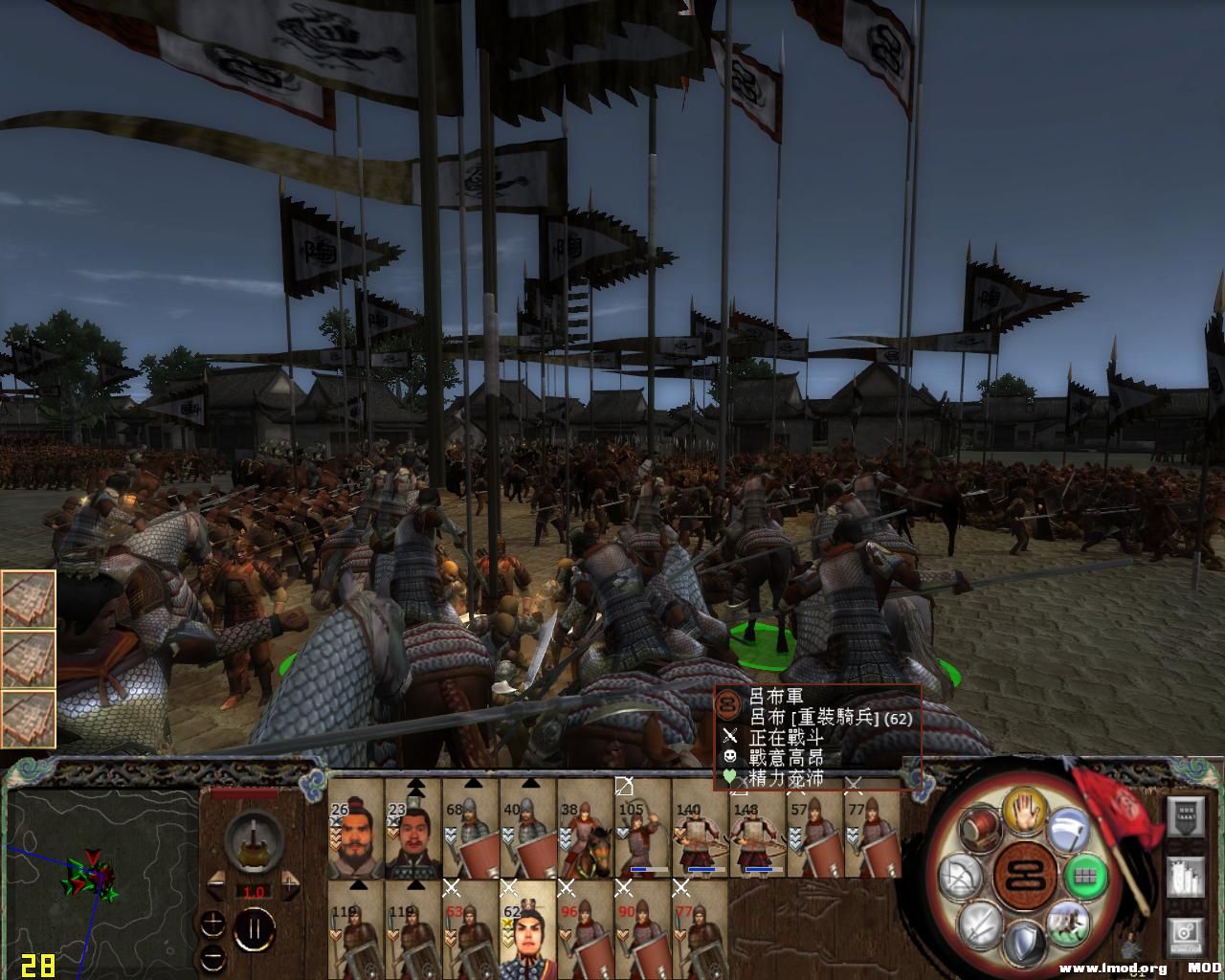
Task: Select the general unit card numbered 23
Action: (413, 829)
